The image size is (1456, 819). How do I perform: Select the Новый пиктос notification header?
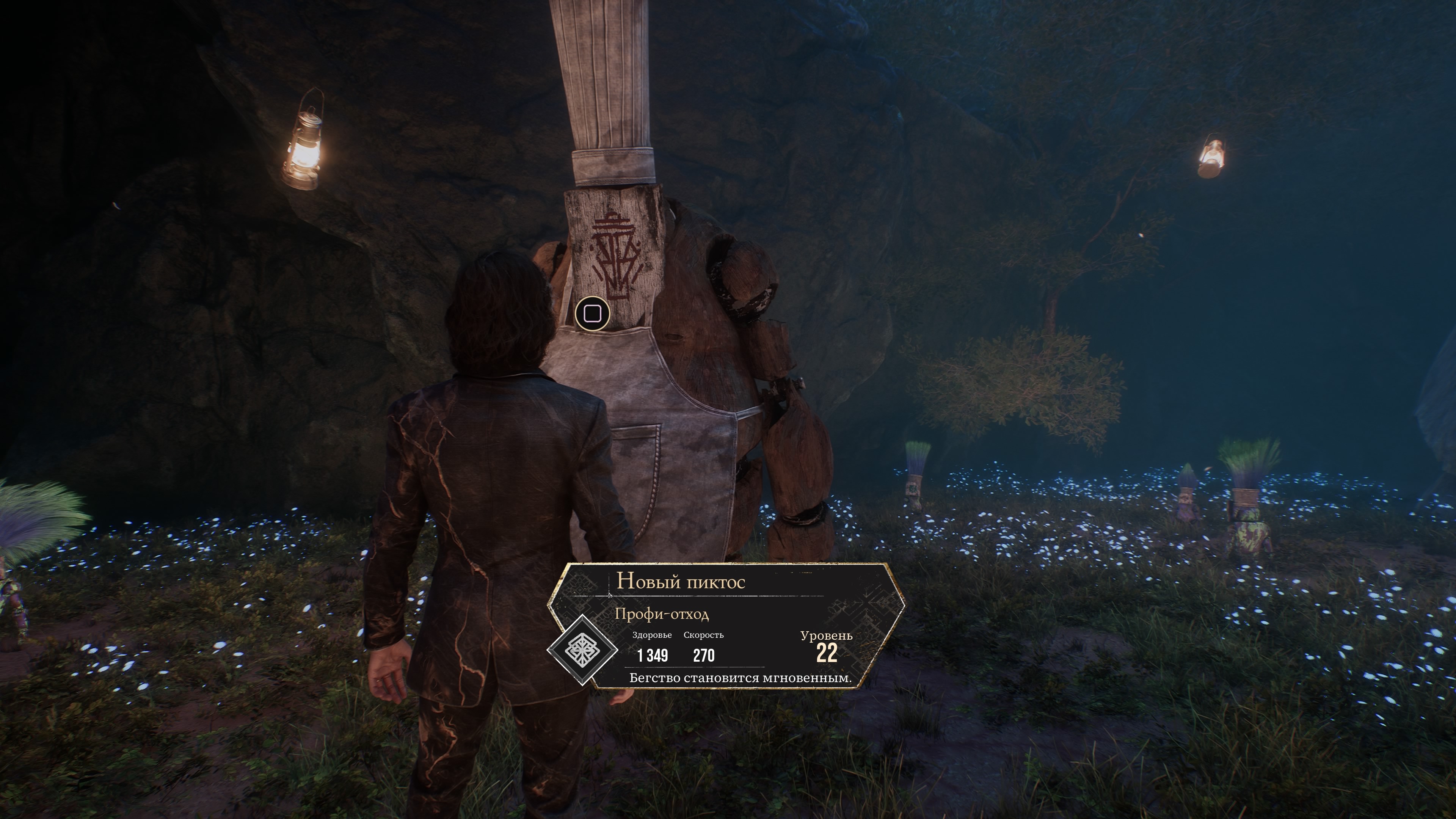coord(681,581)
